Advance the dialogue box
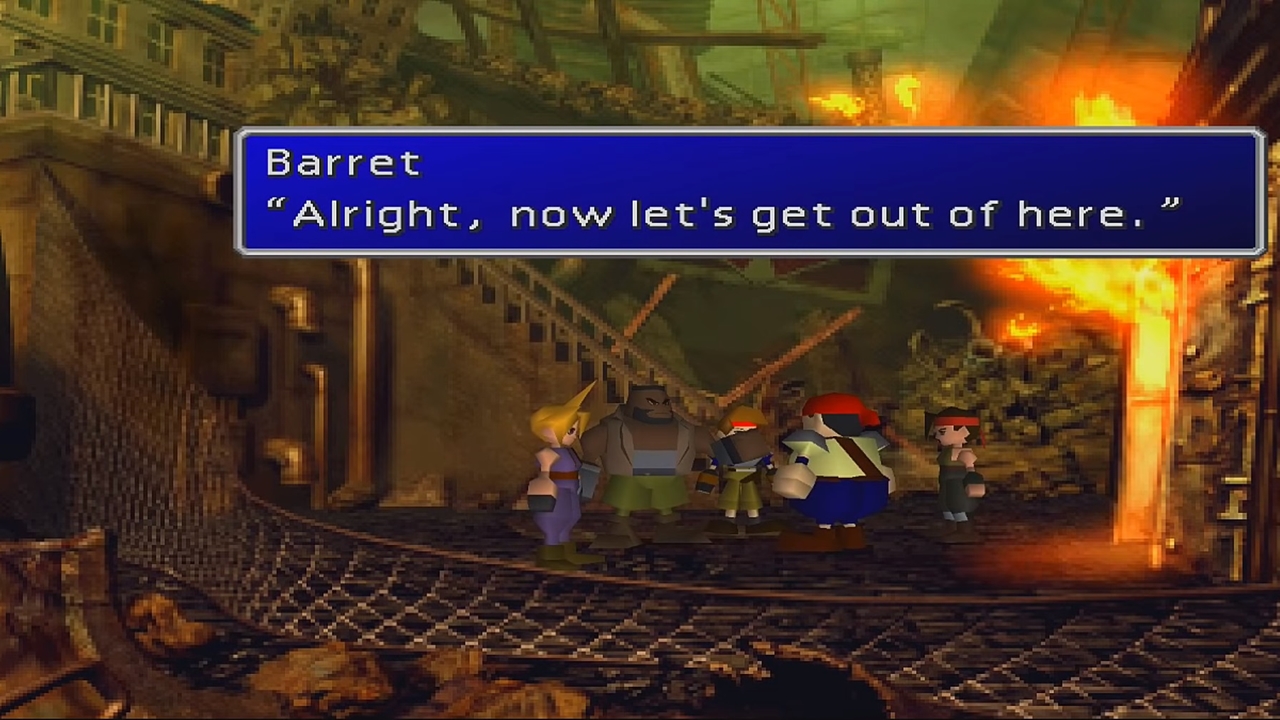Screen dimensions: 1280x720 [750, 190]
